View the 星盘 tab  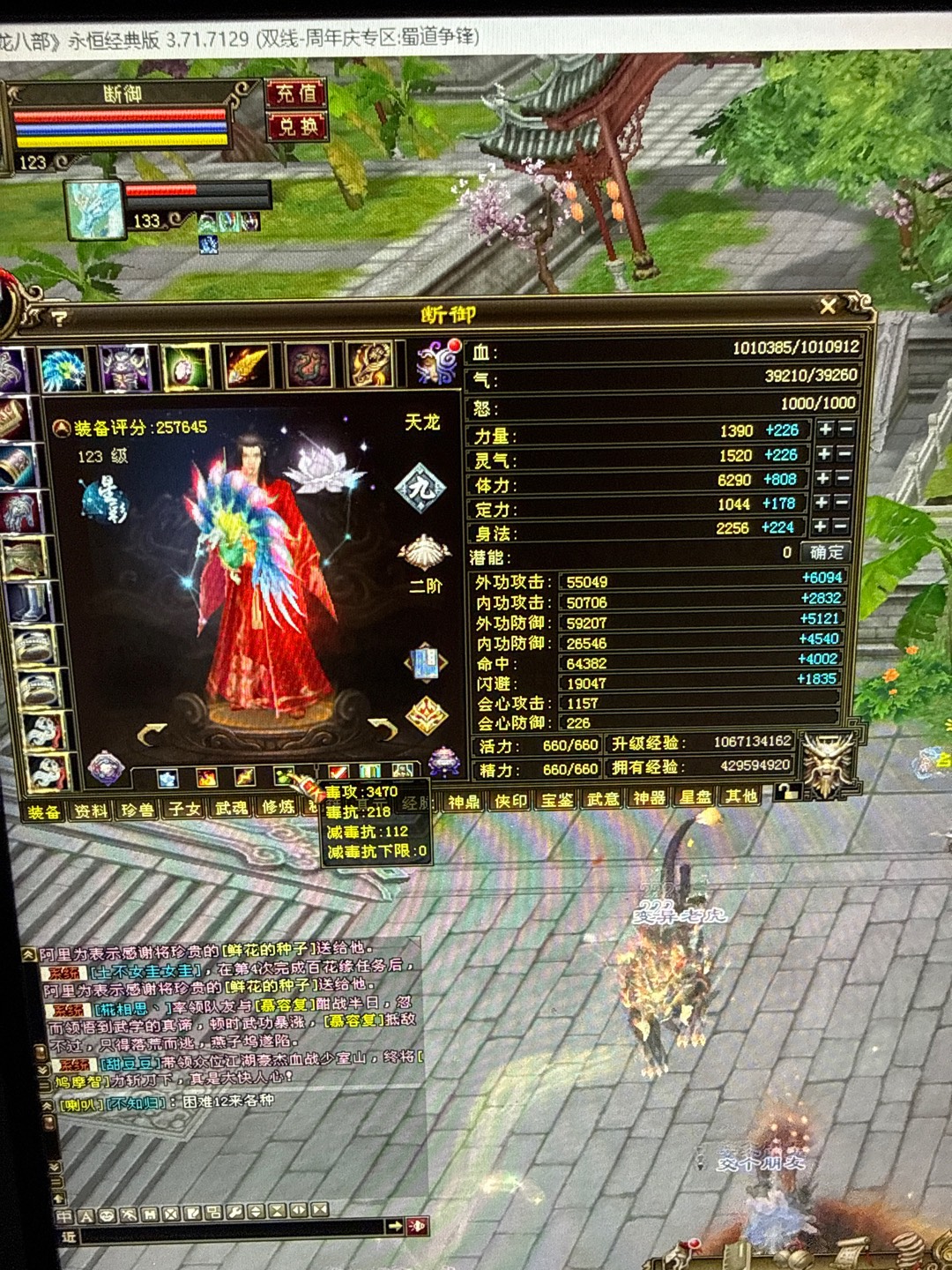pos(695,797)
